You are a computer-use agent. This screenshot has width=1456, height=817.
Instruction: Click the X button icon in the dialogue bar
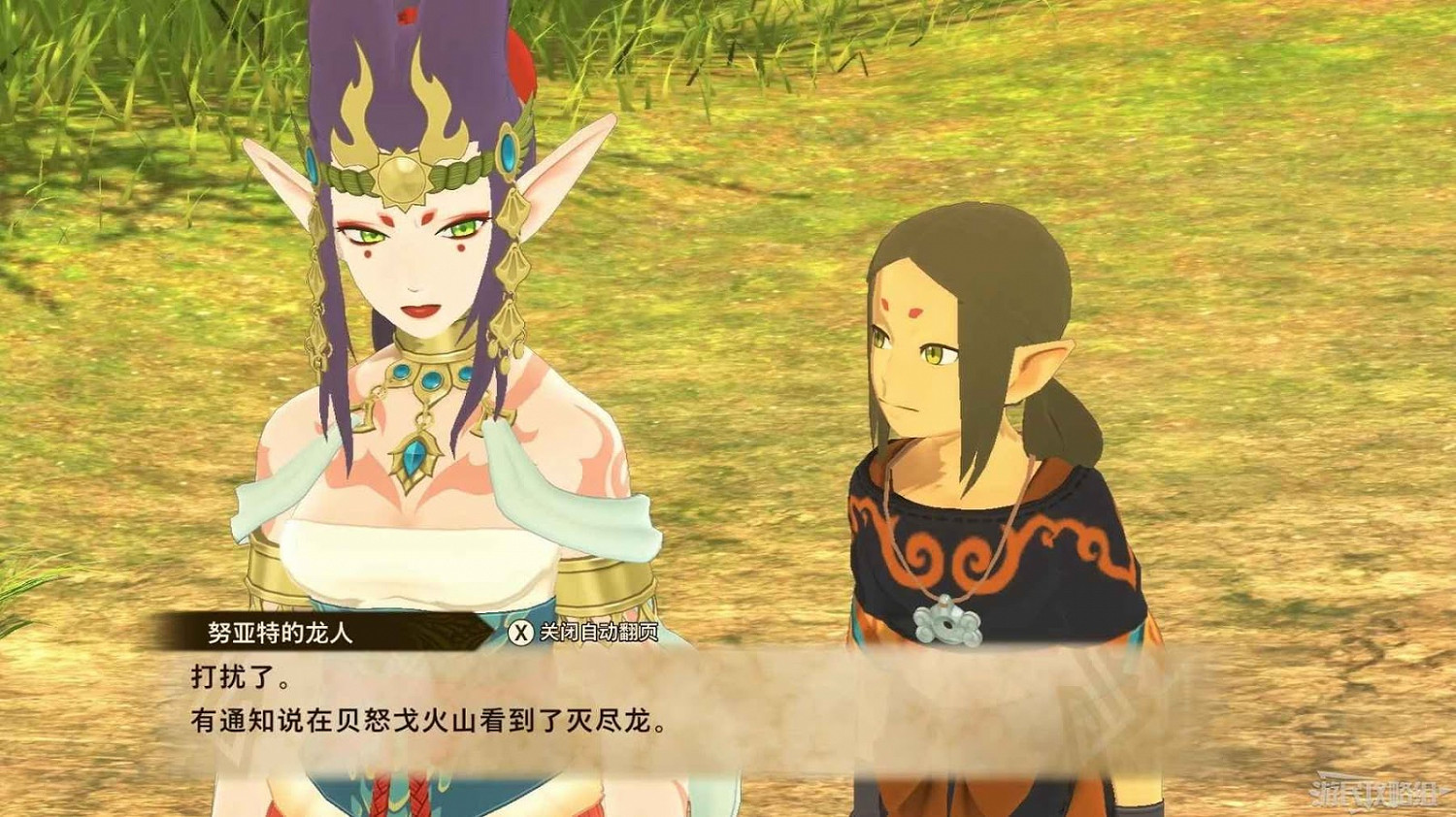pyautogui.click(x=521, y=631)
